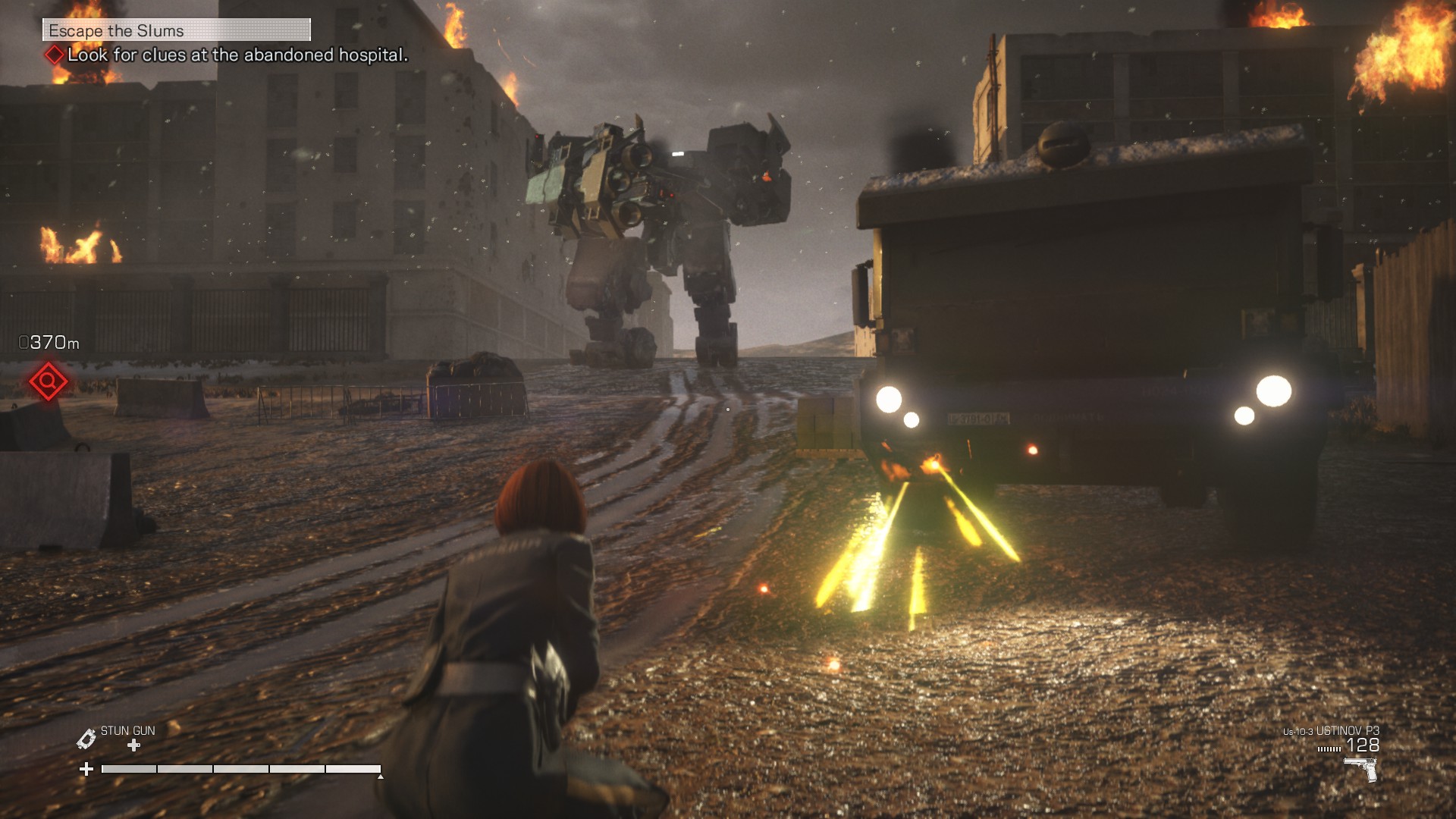The width and height of the screenshot is (1456, 819).
Task: Click the red objective waypoint marker
Action: coord(48,381)
